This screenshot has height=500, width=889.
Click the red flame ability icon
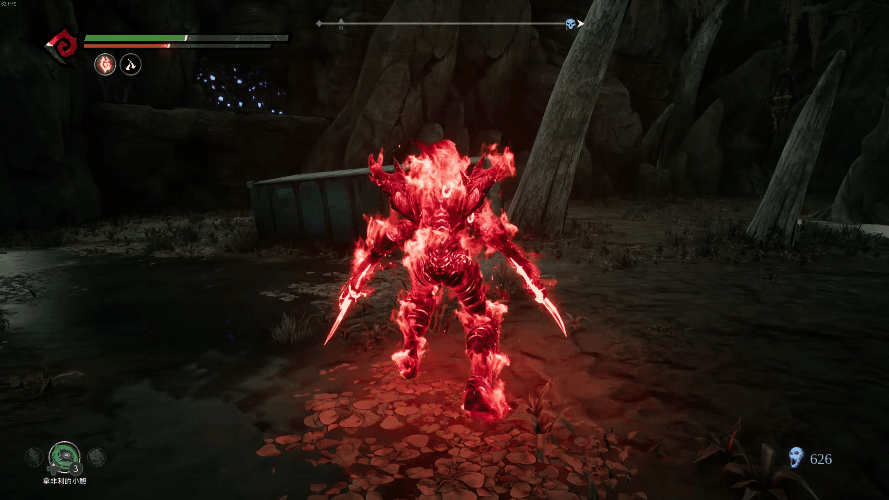[104, 65]
